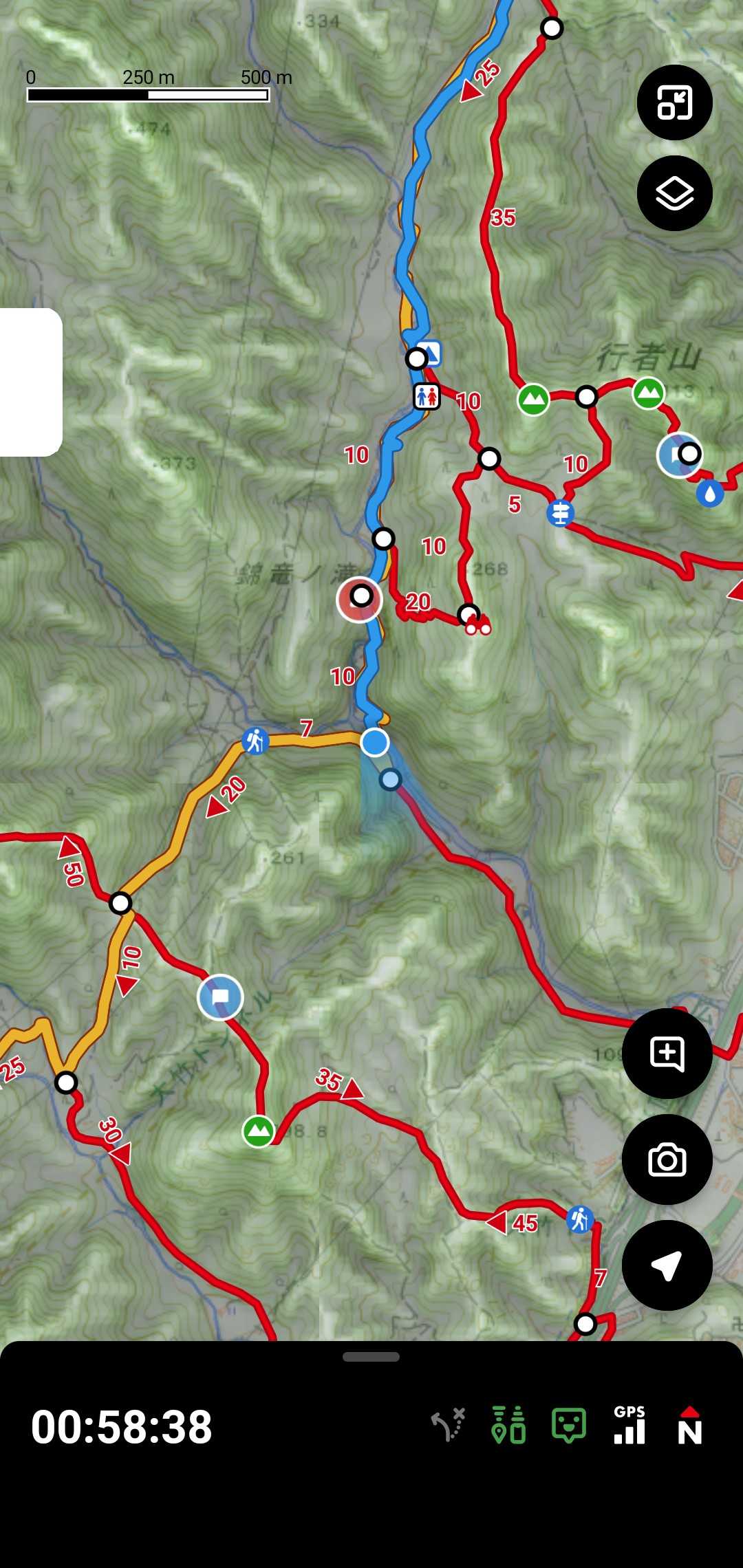Tap the red binoculars viewpoint marker
Viewport: 743px width, 1568px height.
478,627
